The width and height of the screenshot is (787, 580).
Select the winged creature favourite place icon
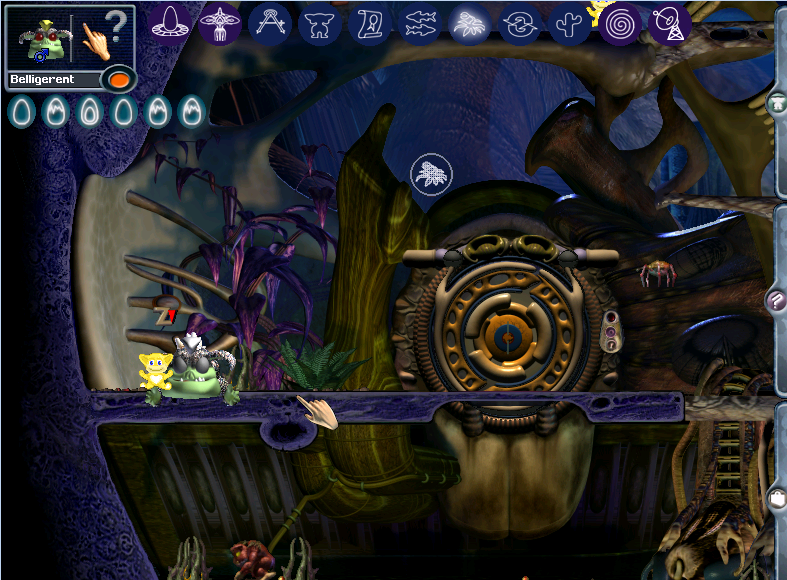[x=219, y=22]
